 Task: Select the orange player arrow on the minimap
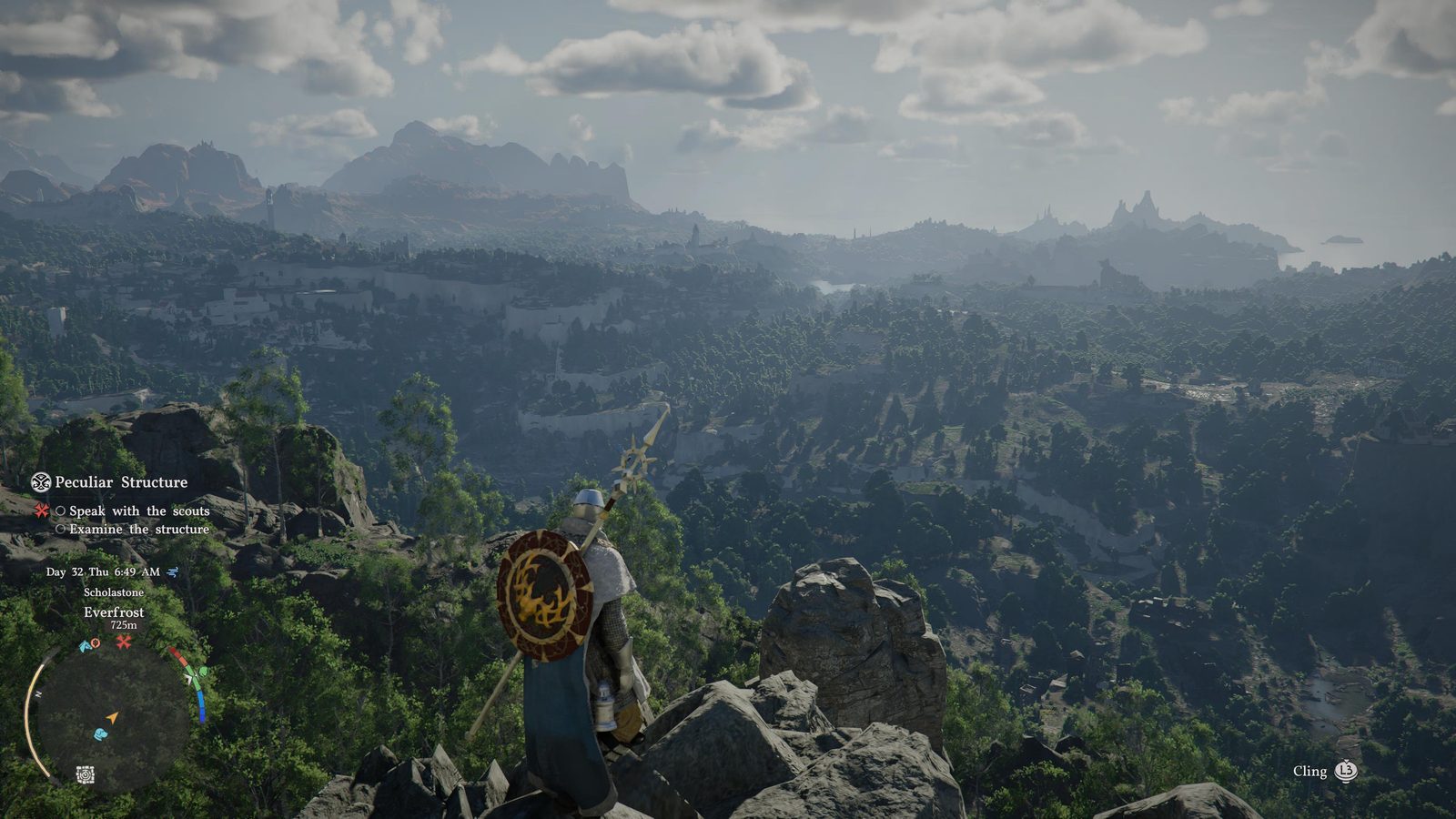(x=112, y=718)
